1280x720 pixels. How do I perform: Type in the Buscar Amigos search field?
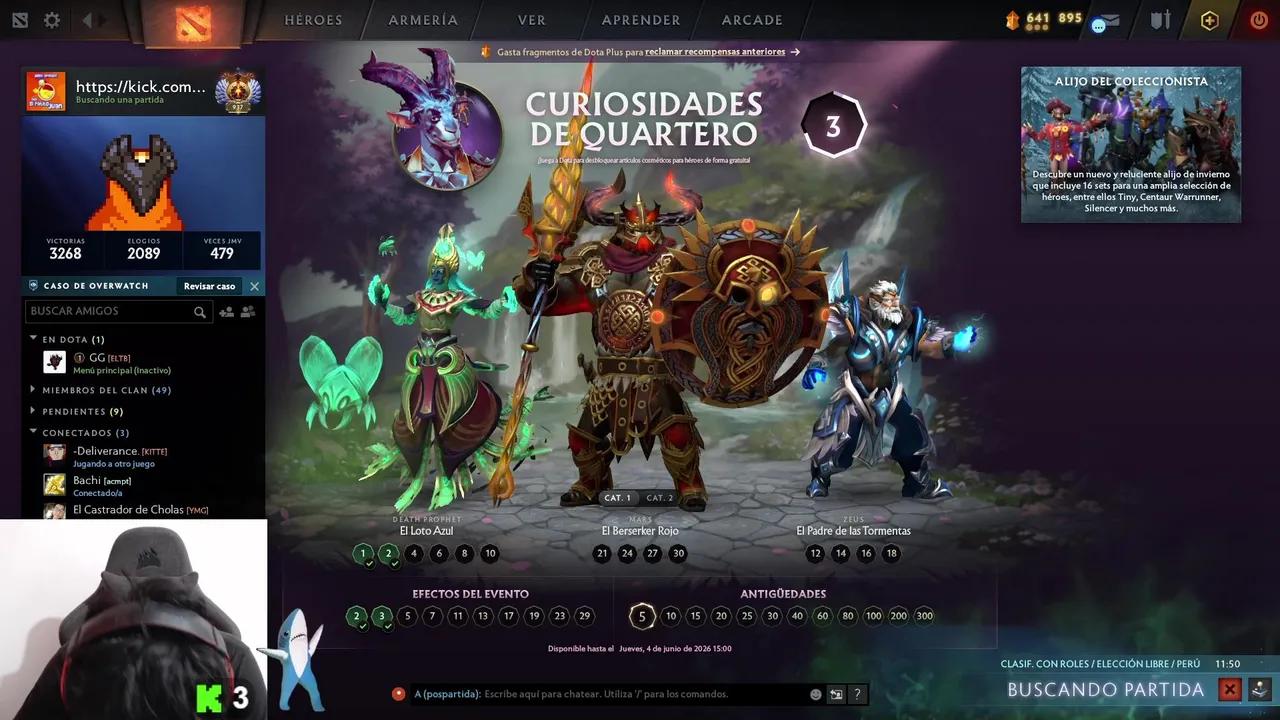click(x=110, y=311)
